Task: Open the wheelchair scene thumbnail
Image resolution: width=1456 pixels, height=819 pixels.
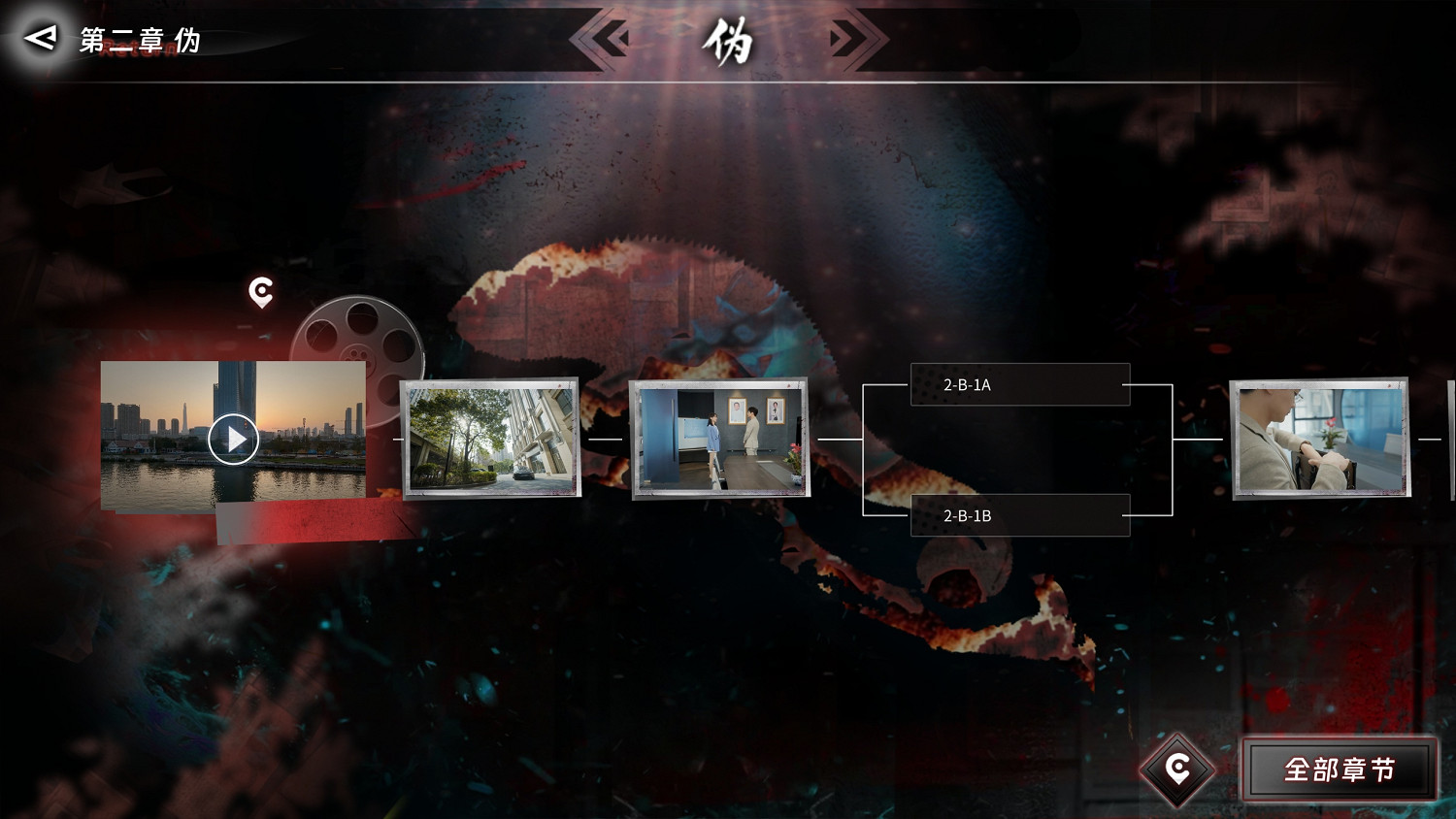Action: (1318, 439)
